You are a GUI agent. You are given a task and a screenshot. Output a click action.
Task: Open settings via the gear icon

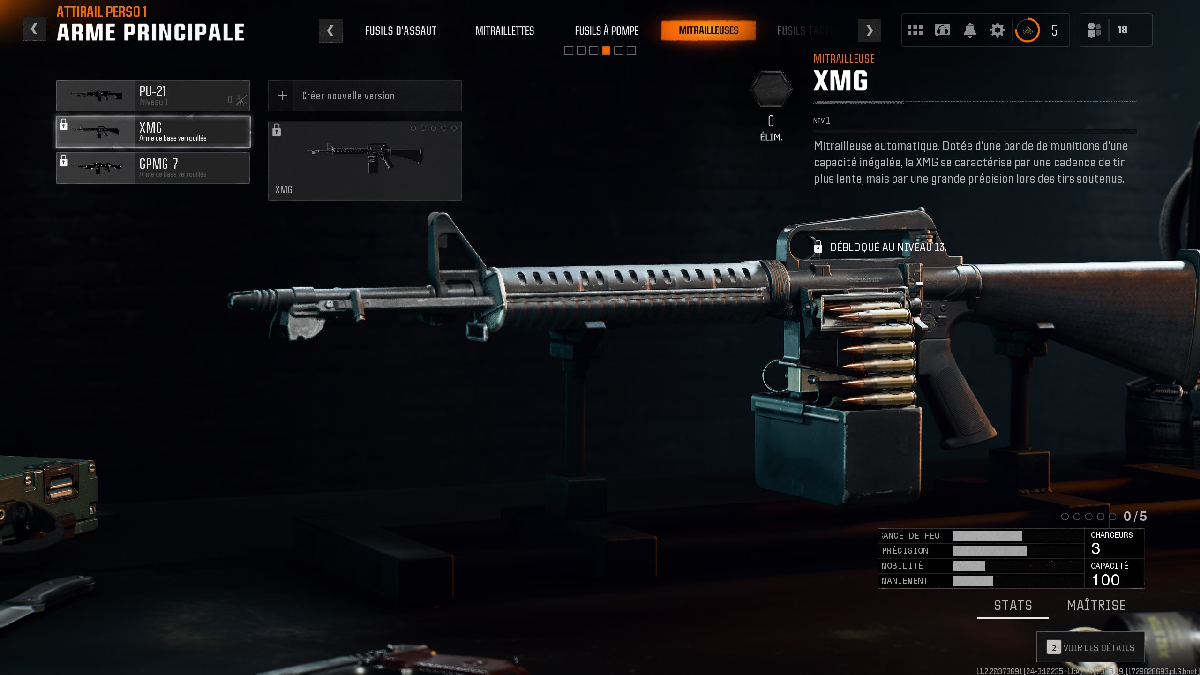[997, 30]
